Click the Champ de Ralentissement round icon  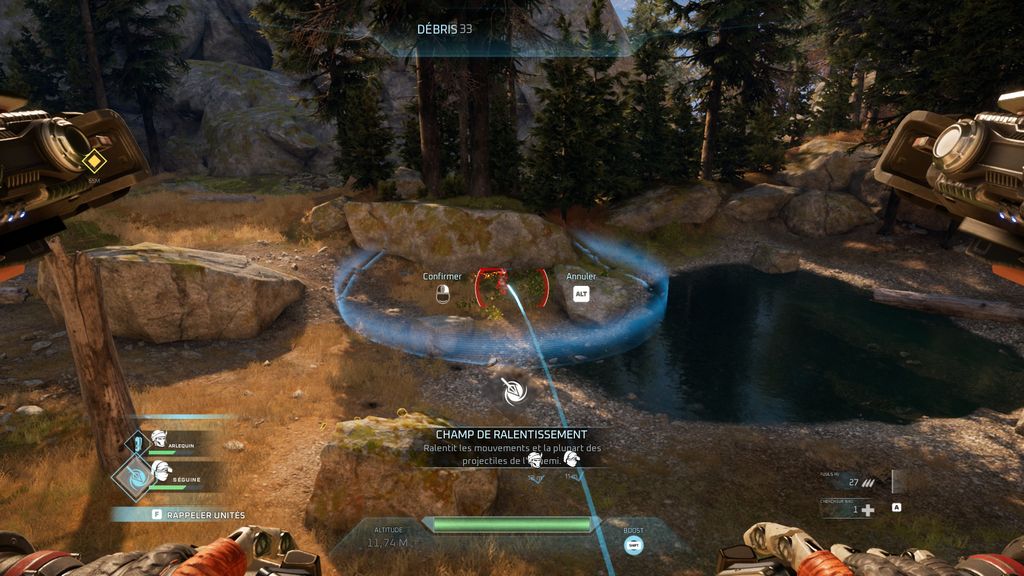click(x=515, y=392)
